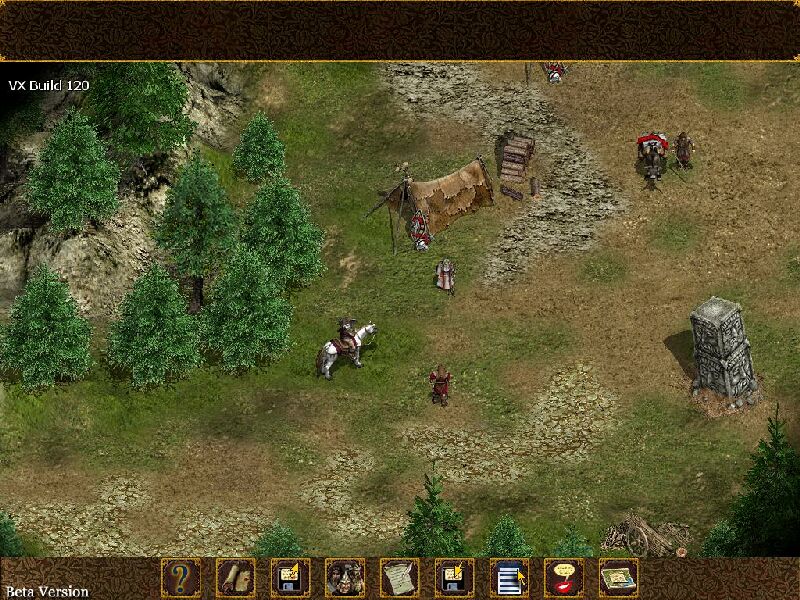Screen dimensions: 800x600
Task: Show the folded map icon
Action: pyautogui.click(x=618, y=577)
